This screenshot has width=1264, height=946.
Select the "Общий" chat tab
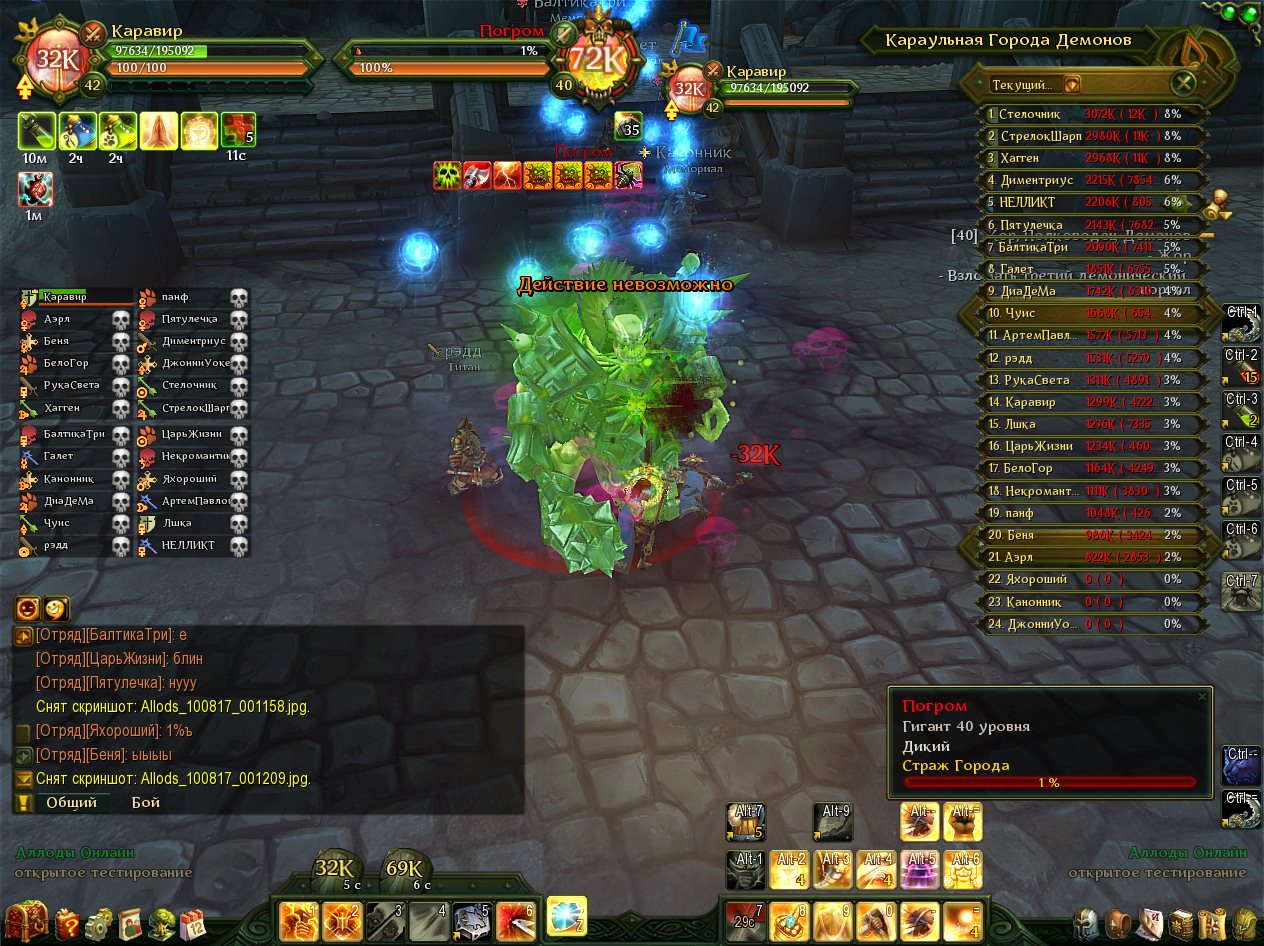pyautogui.click(x=72, y=802)
